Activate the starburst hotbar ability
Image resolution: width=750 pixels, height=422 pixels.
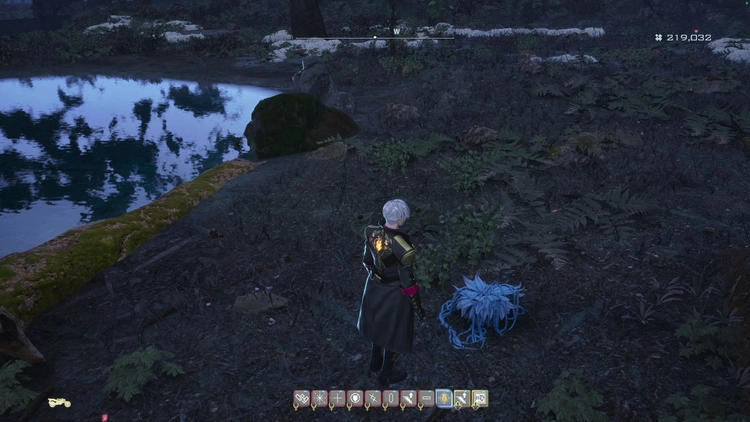[x=319, y=399]
